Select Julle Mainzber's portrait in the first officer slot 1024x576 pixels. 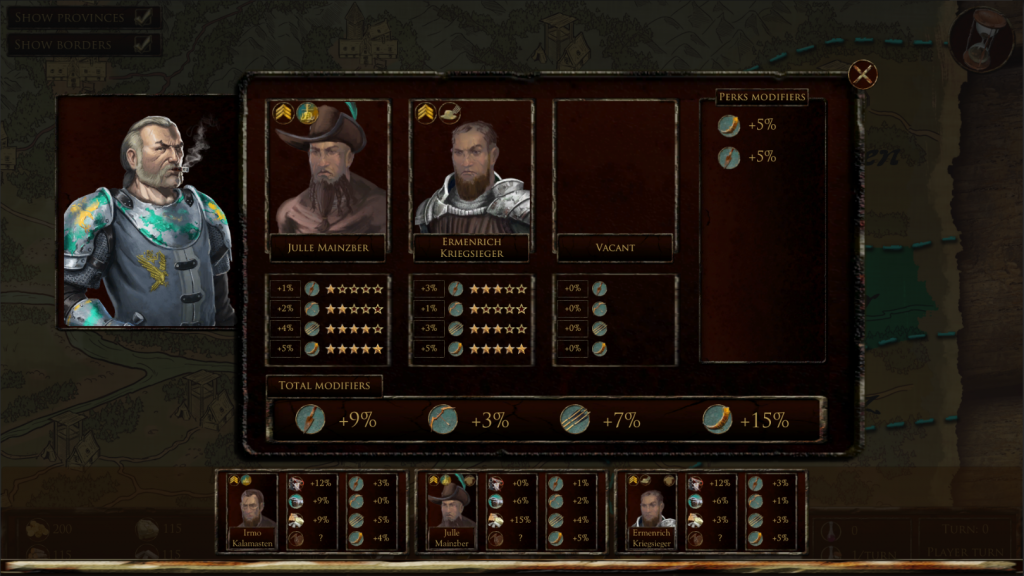click(x=328, y=168)
